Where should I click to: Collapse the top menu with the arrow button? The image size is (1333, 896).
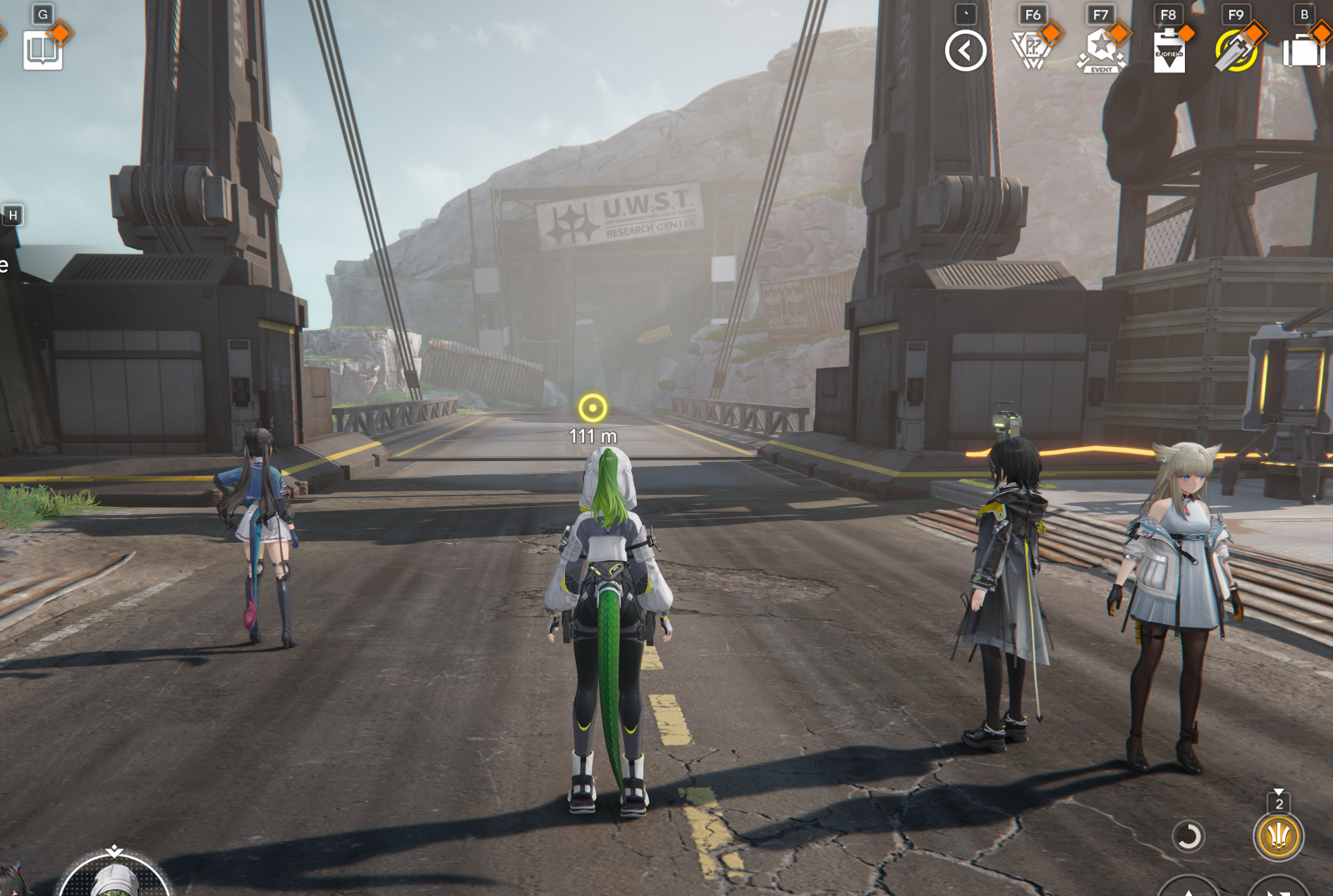tap(965, 51)
